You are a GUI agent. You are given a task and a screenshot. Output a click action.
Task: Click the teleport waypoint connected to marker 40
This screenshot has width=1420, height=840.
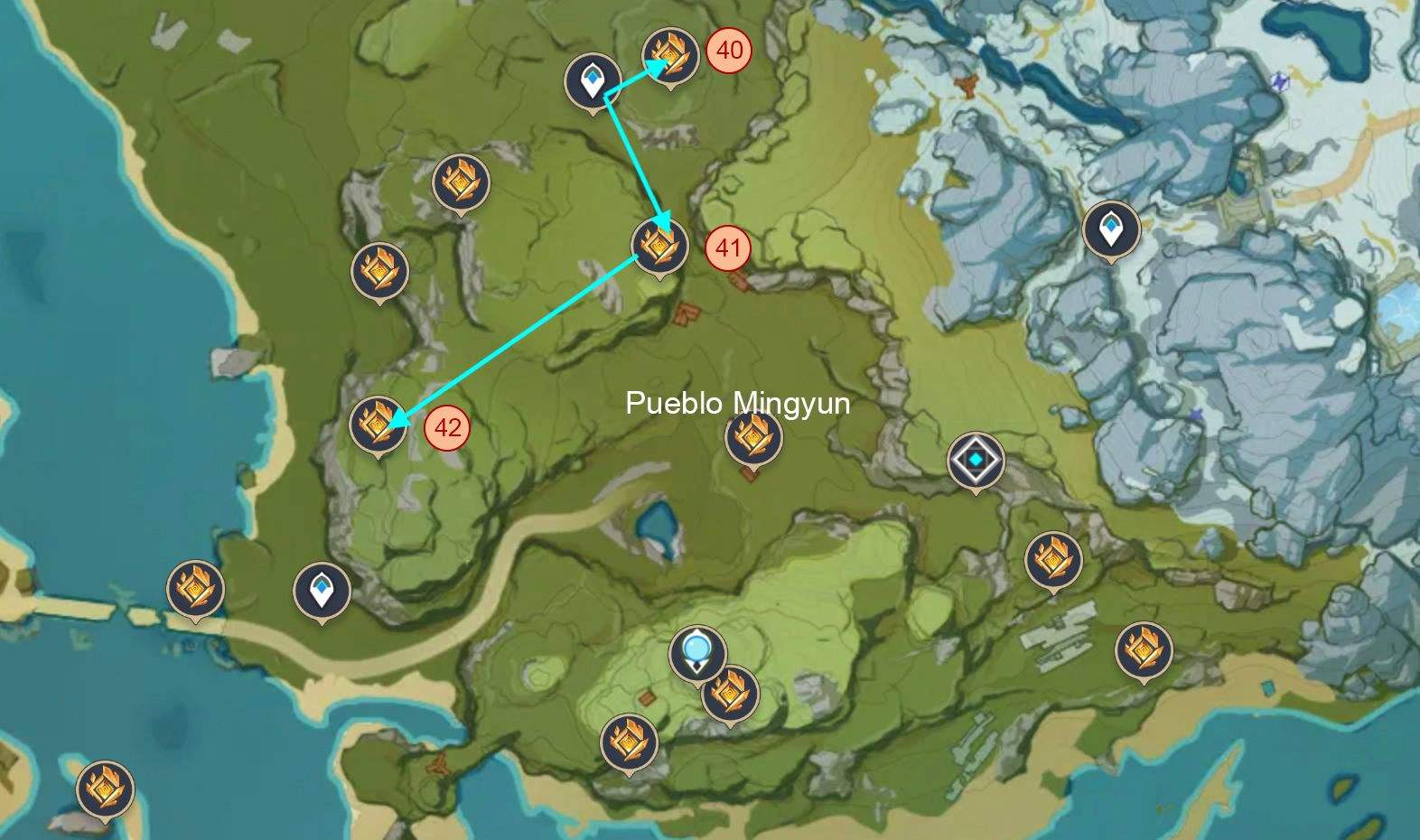click(592, 81)
